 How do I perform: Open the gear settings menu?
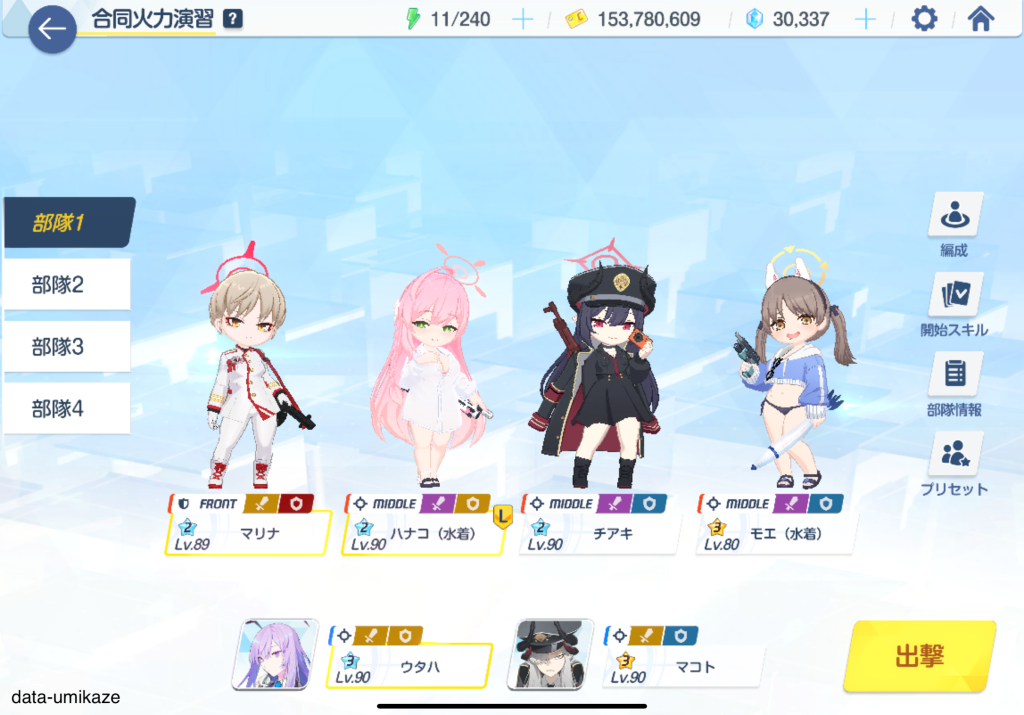tap(924, 19)
